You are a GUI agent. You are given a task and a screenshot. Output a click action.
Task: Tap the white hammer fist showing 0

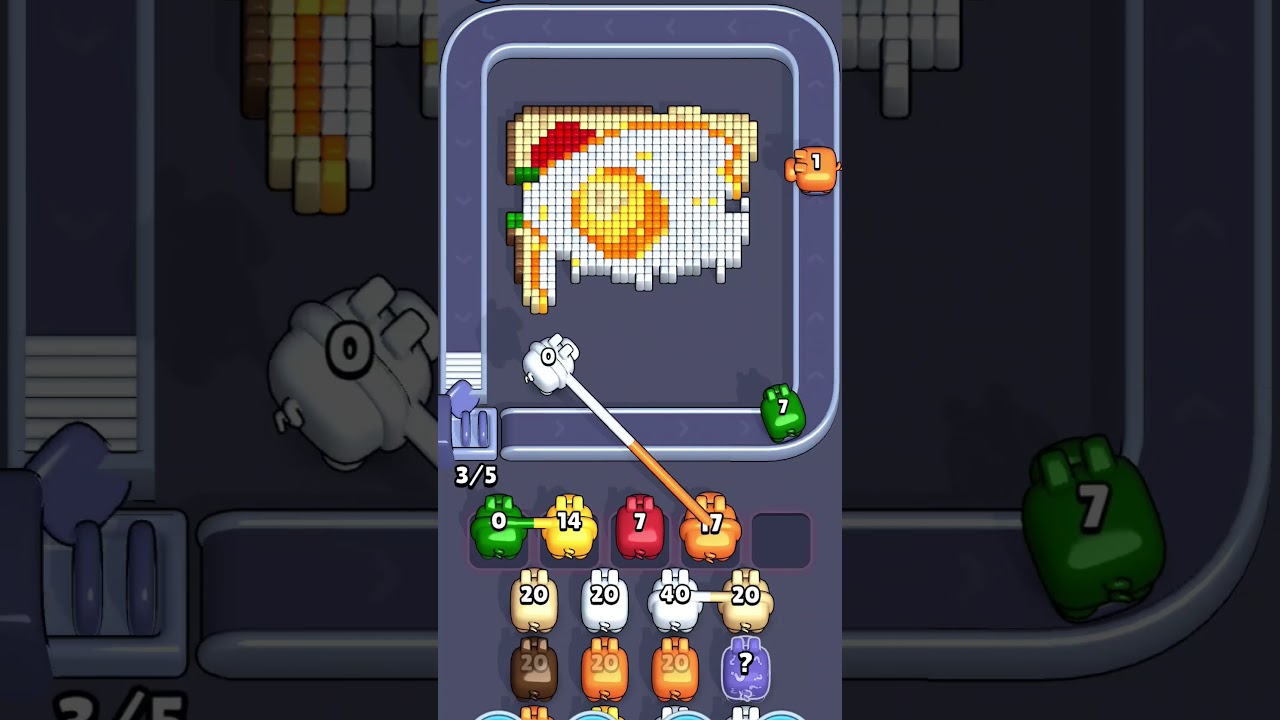[x=548, y=358]
